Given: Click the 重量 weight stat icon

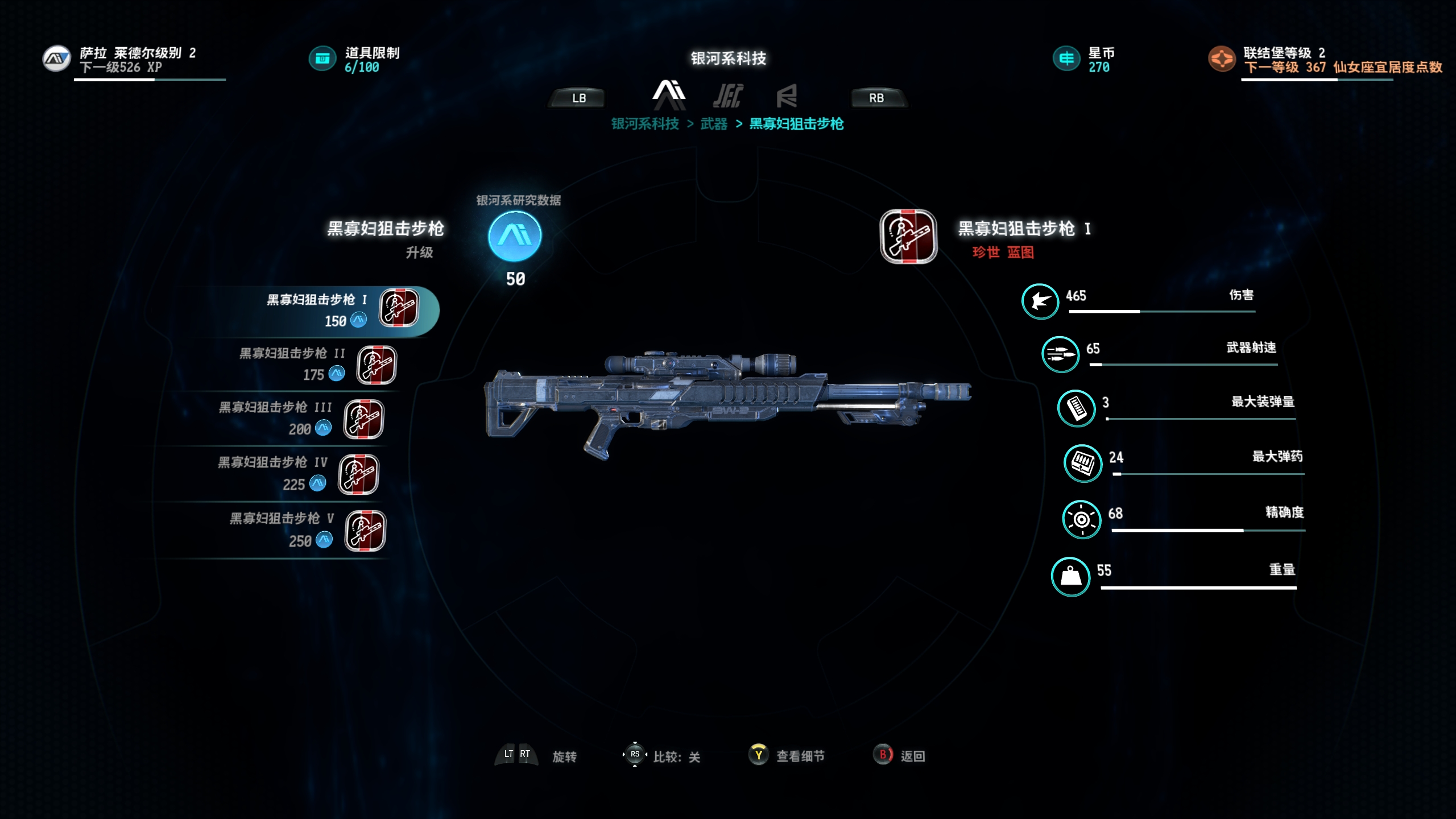Looking at the screenshot, I should pos(1070,576).
